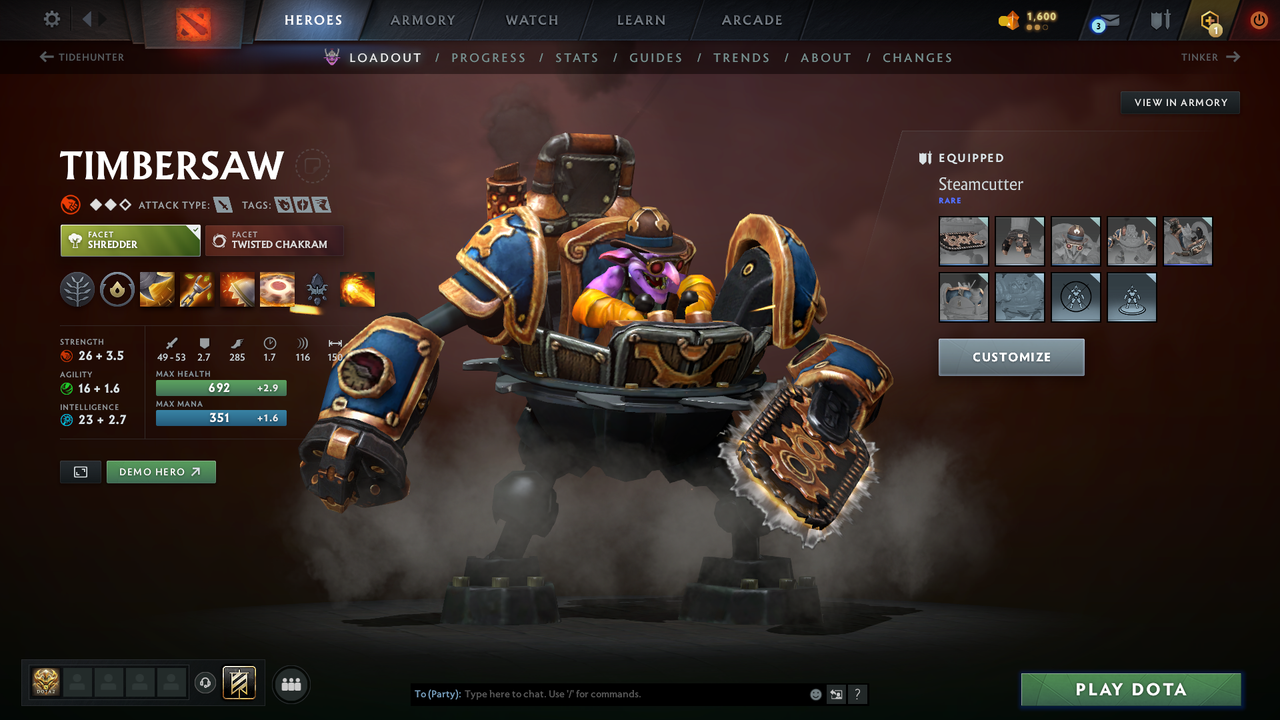Open the GUIDES section for Timbersaw
Screen dimensions: 1280x720
[656, 57]
